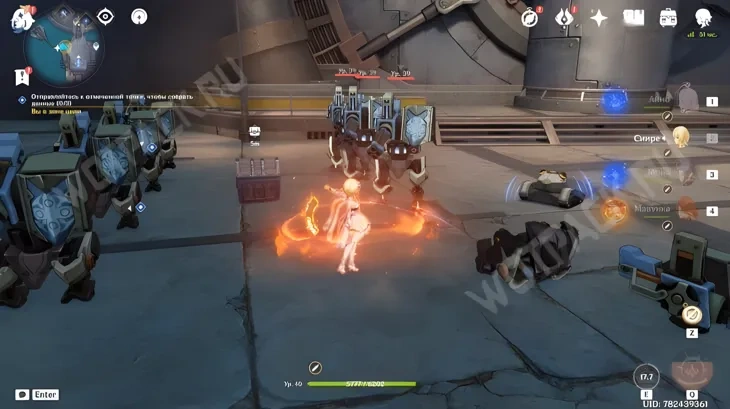The image size is (730, 409).
Task: Open the battle pass icon
Action: point(564,17)
